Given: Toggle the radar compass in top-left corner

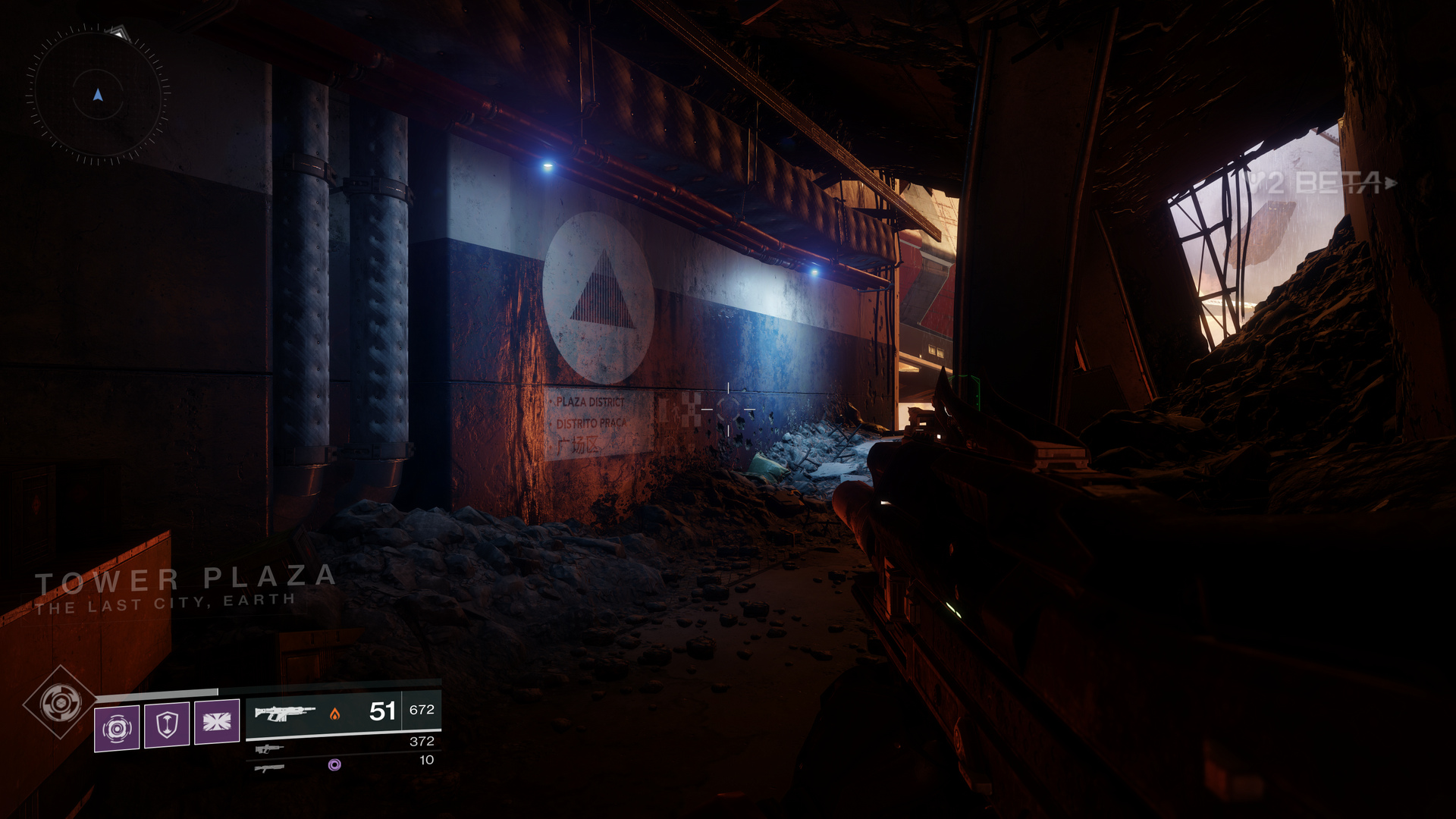Looking at the screenshot, I should click(99, 95).
